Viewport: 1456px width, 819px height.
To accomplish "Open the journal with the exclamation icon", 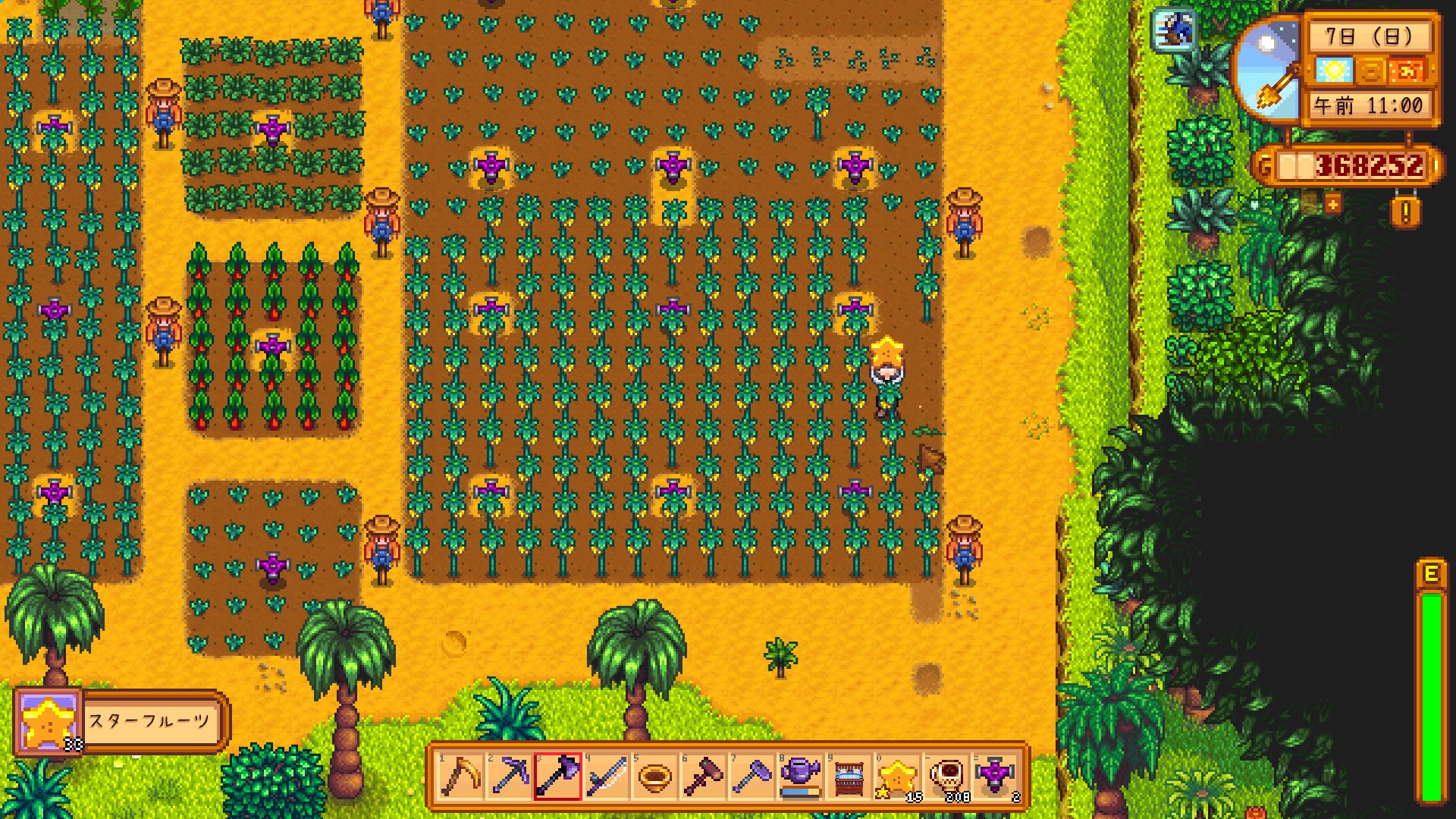I will 1405,213.
